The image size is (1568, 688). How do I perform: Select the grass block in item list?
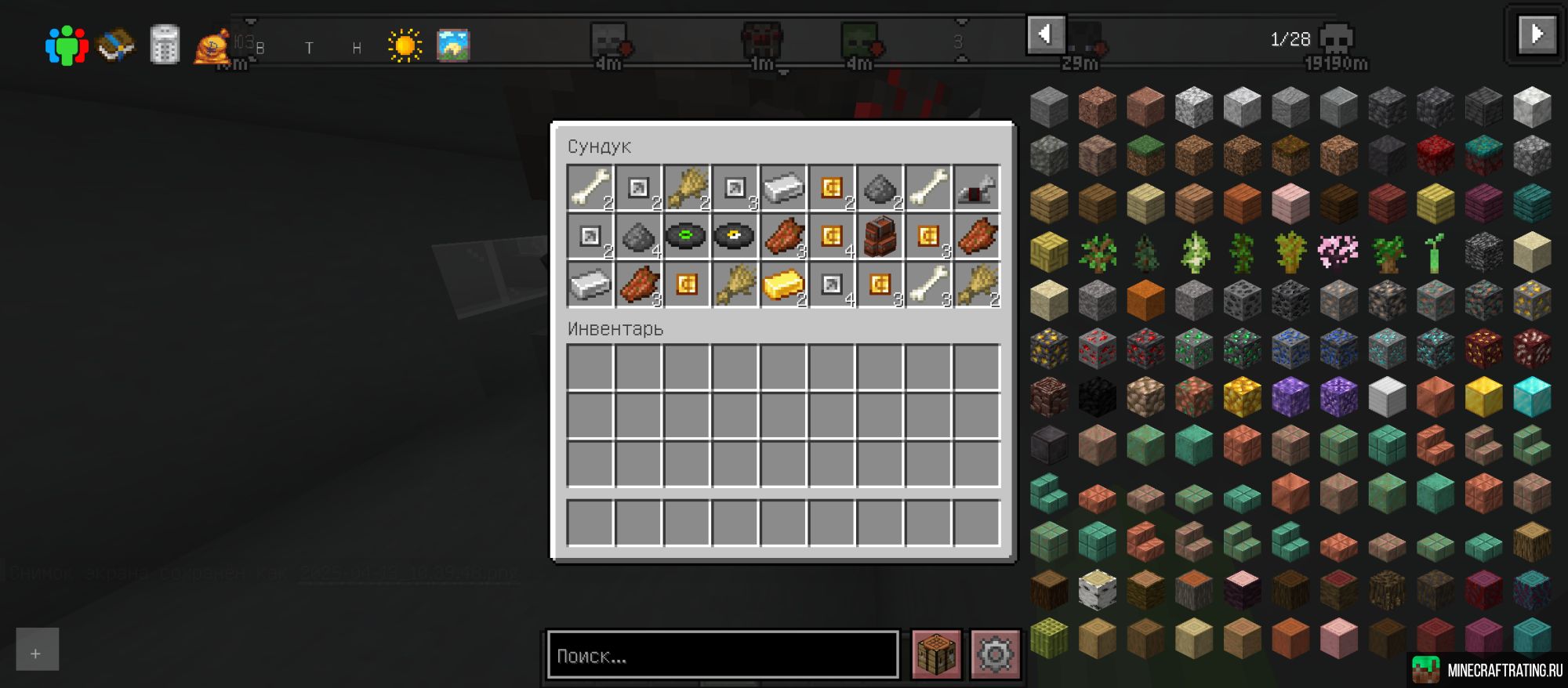[1145, 155]
